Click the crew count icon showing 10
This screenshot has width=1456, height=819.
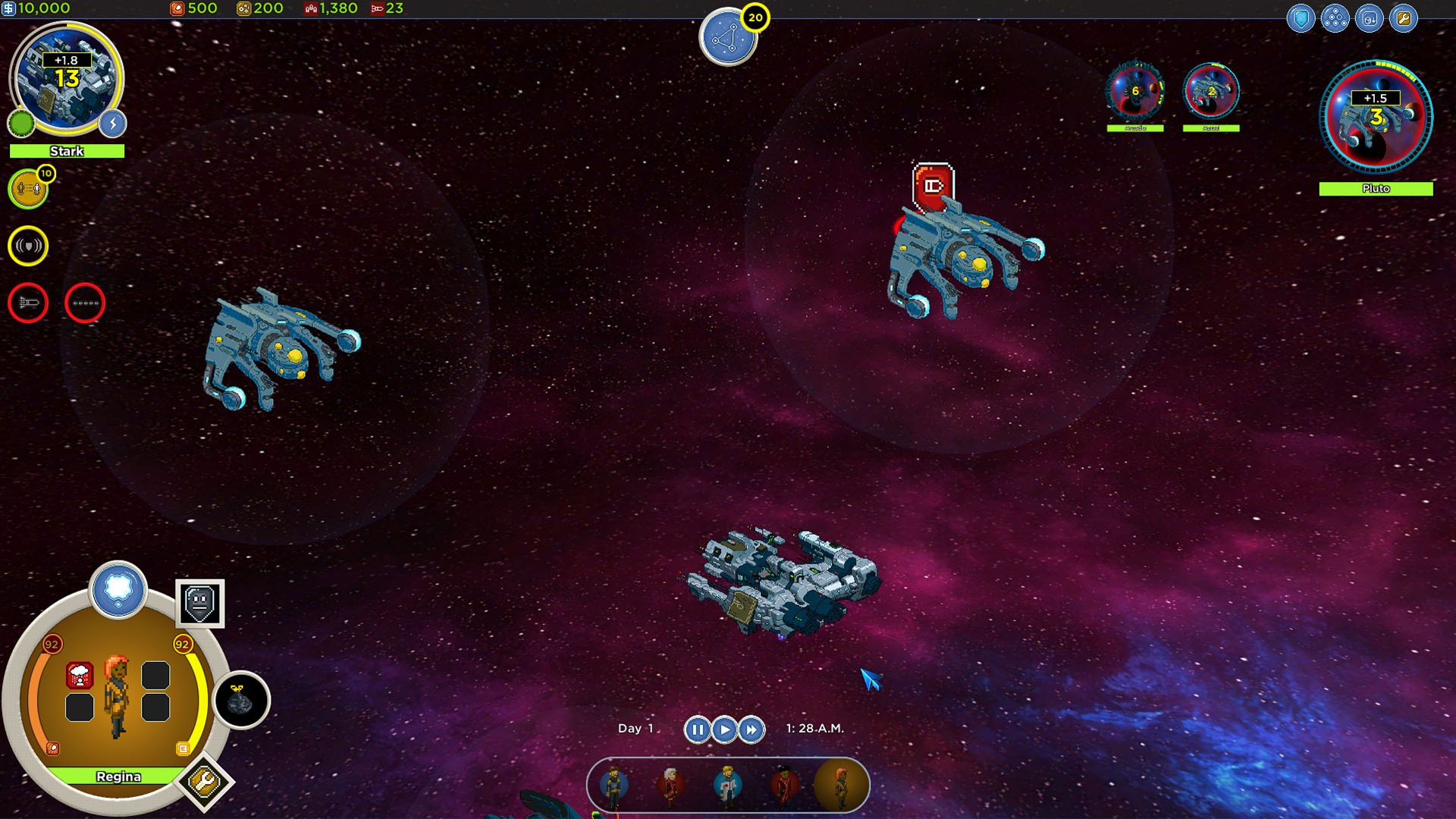pos(29,188)
